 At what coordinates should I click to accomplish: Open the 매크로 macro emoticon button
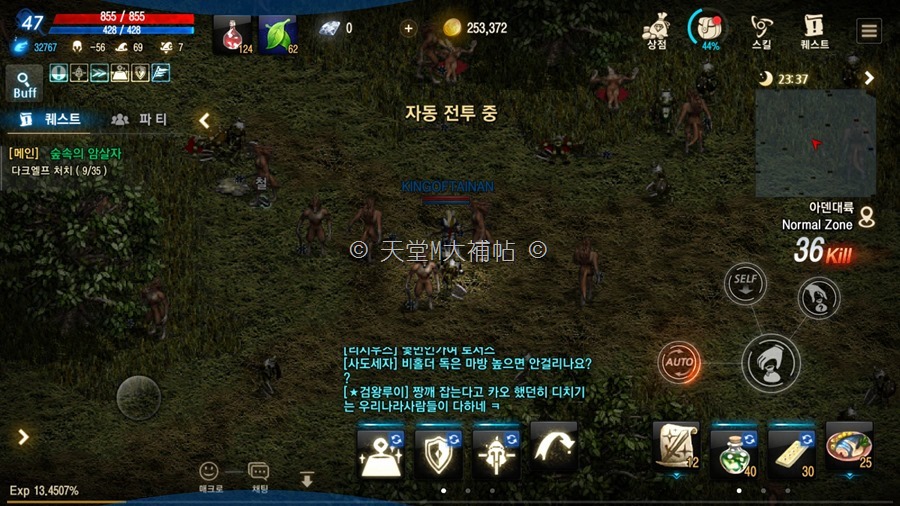[x=208, y=475]
